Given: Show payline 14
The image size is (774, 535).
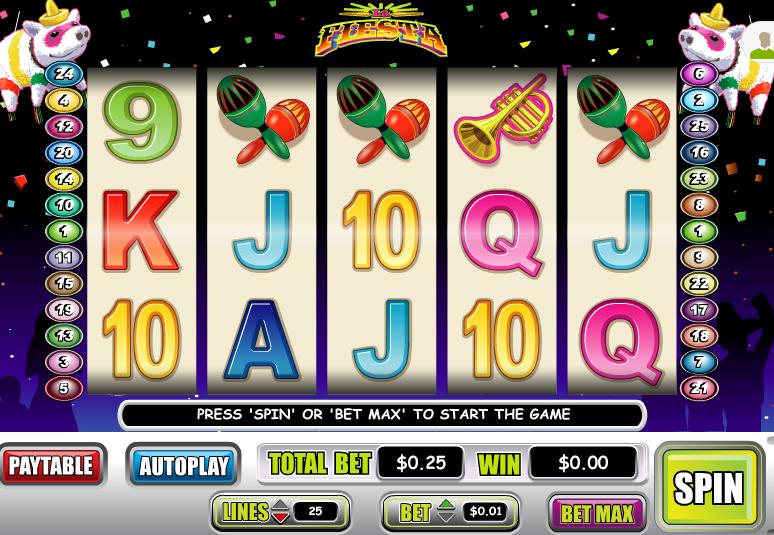Looking at the screenshot, I should (64, 179).
